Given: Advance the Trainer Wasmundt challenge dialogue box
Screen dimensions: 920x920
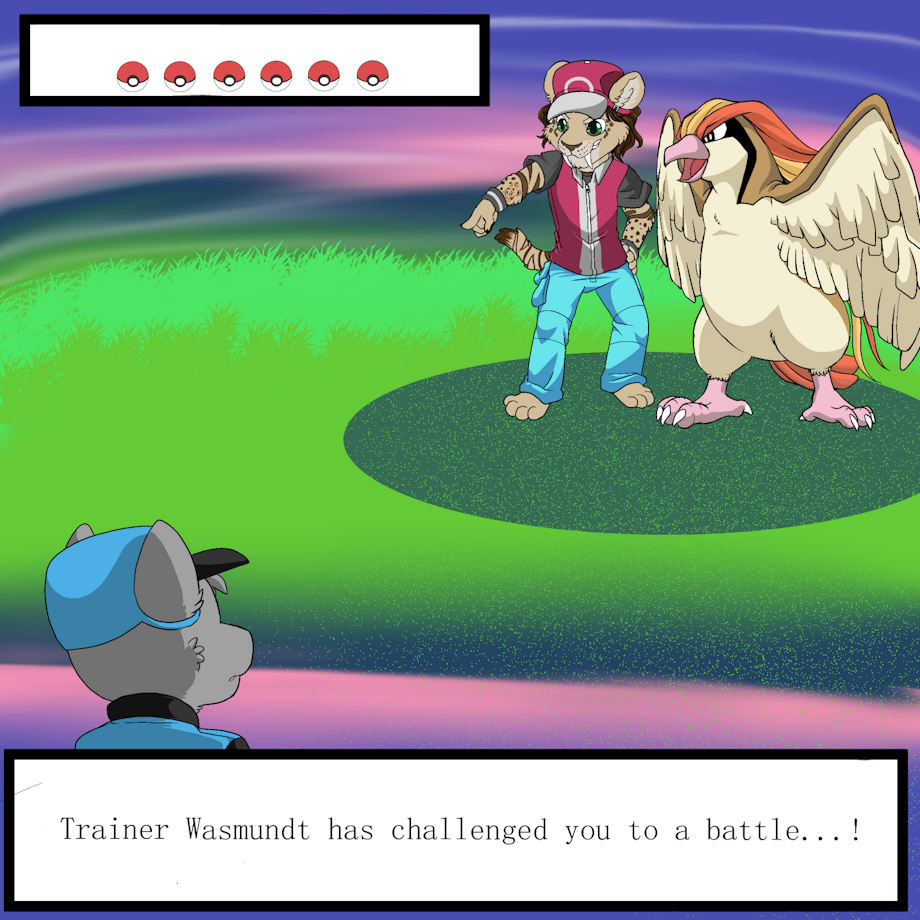Looking at the screenshot, I should click(458, 830).
